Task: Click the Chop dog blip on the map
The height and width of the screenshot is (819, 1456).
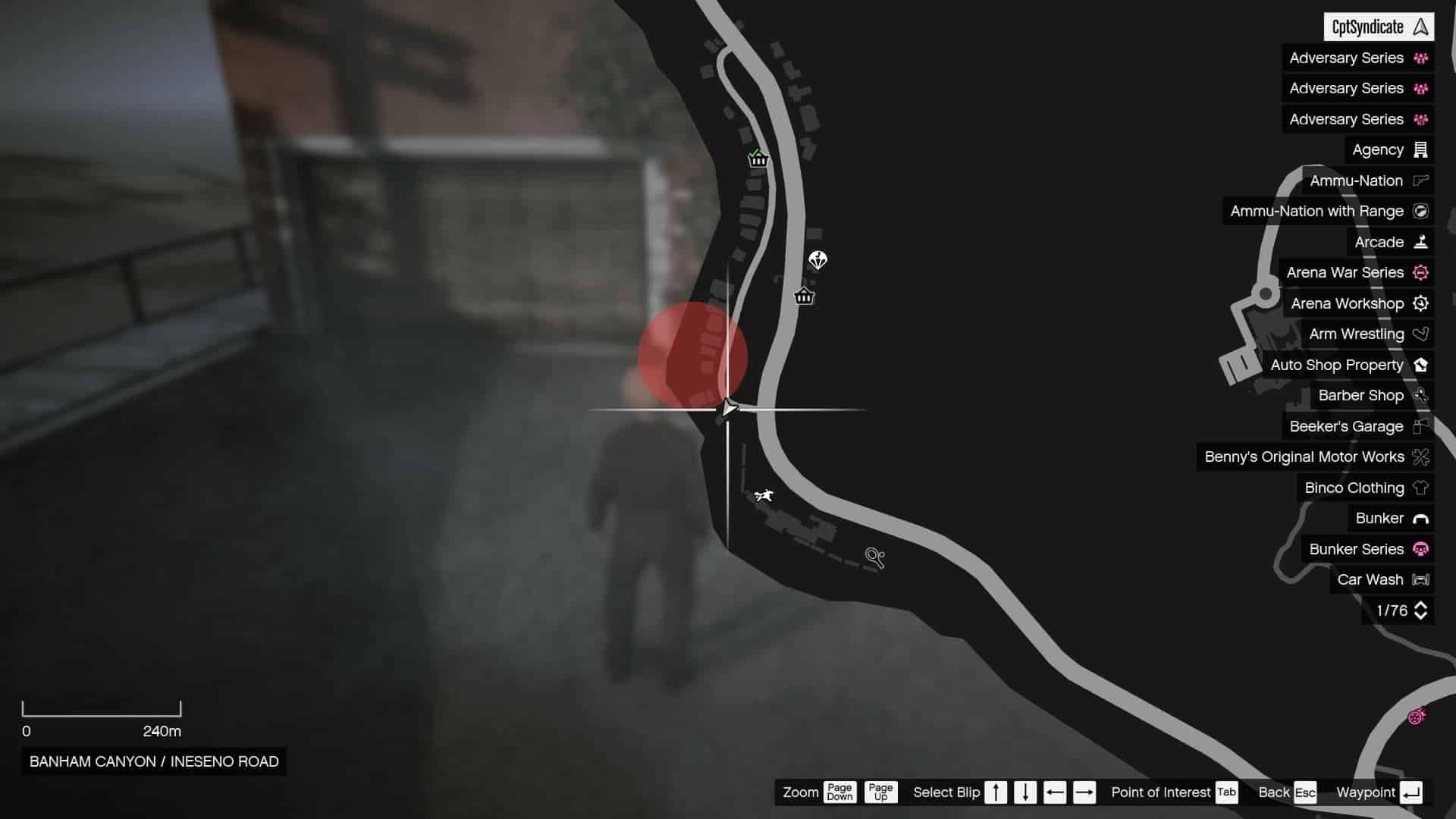Action: [765, 496]
